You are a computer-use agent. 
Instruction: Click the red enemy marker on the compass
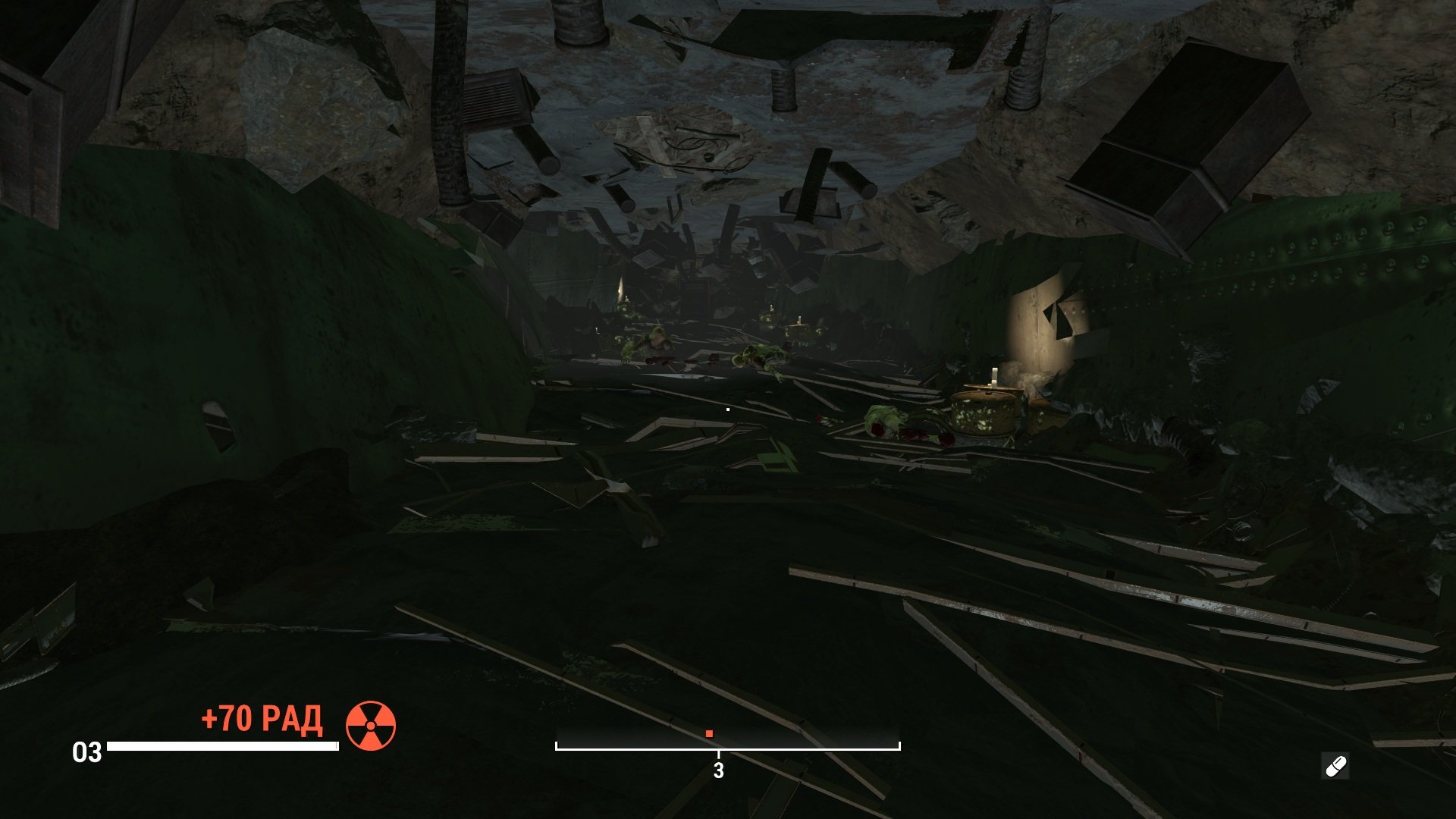click(x=709, y=733)
